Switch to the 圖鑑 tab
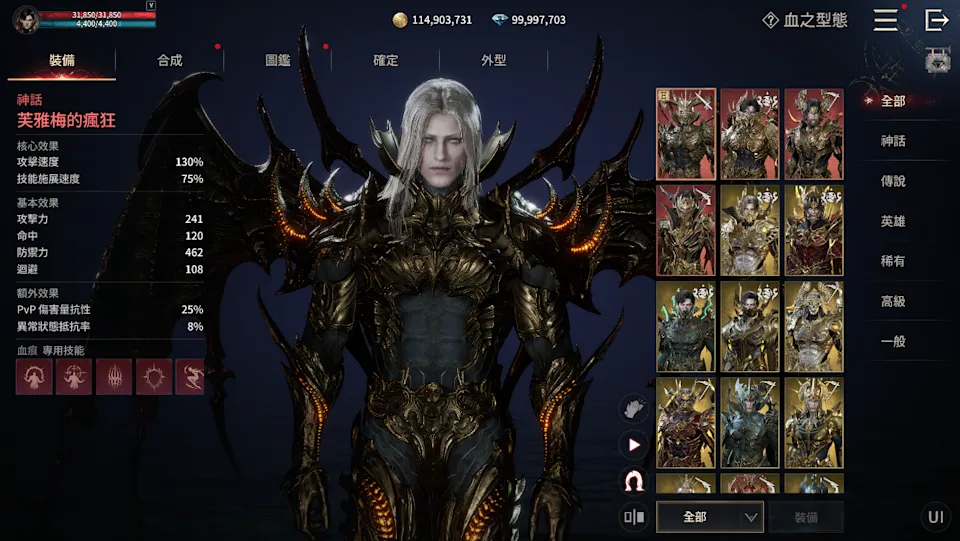Image resolution: width=960 pixels, height=541 pixels. [278, 60]
